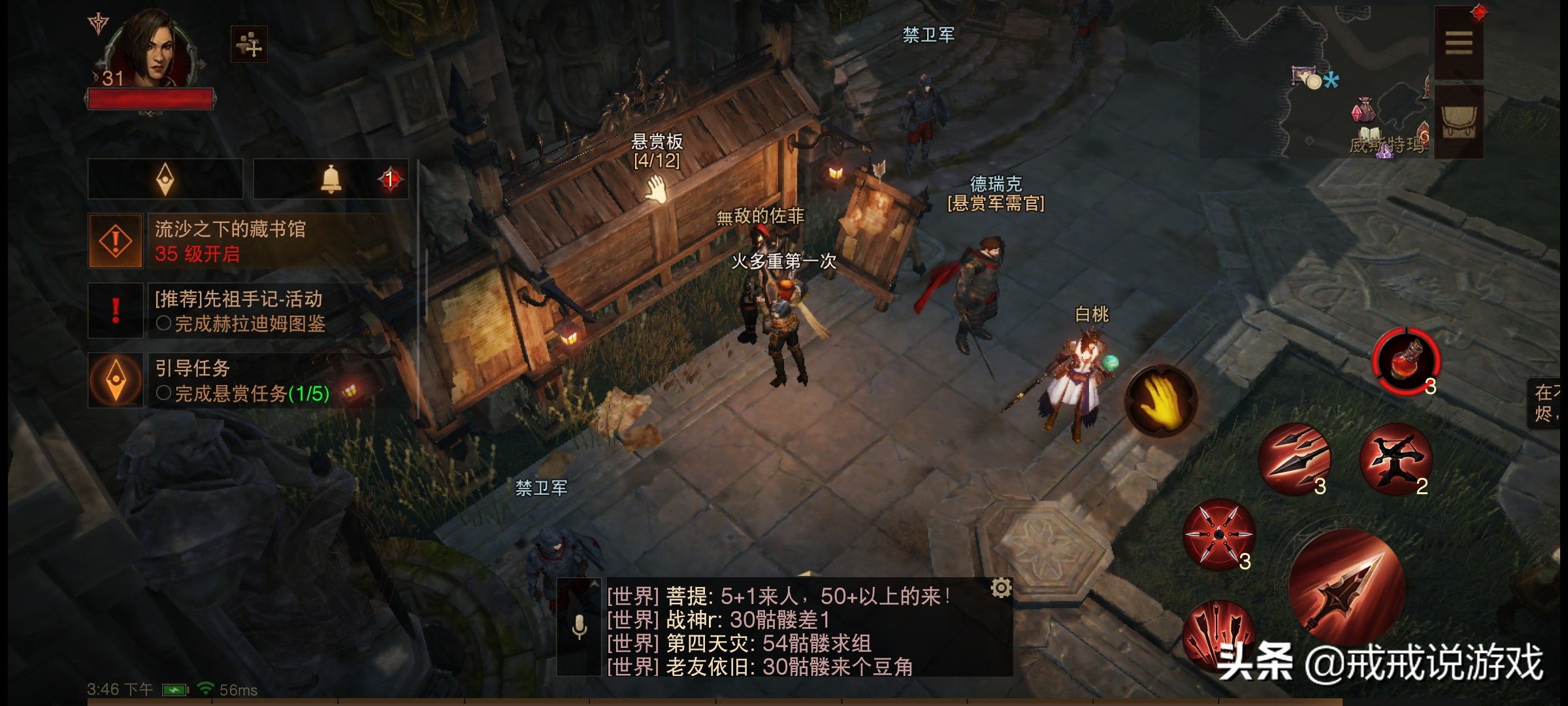Viewport: 1568px width, 706px height.
Task: Open the notification bell showing 1 alert
Action: (x=332, y=180)
